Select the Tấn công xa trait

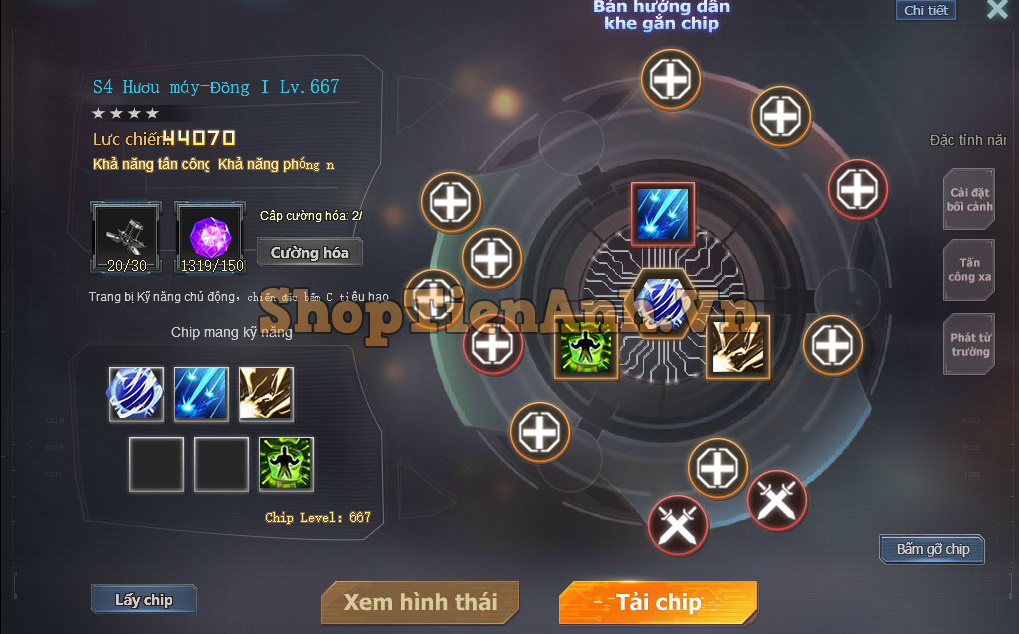970,270
